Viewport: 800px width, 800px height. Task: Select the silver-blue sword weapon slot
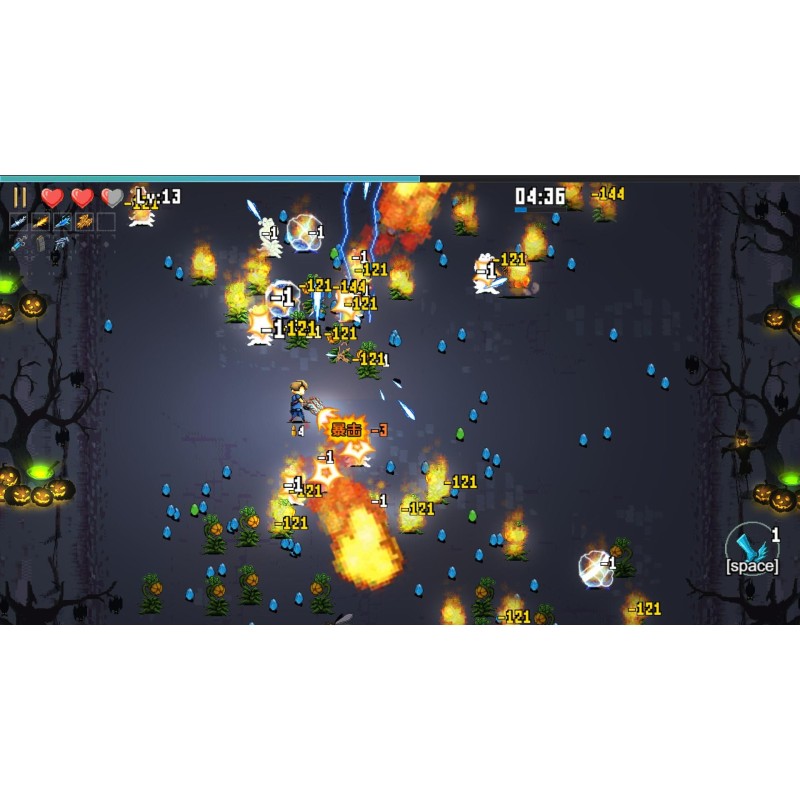19,221
